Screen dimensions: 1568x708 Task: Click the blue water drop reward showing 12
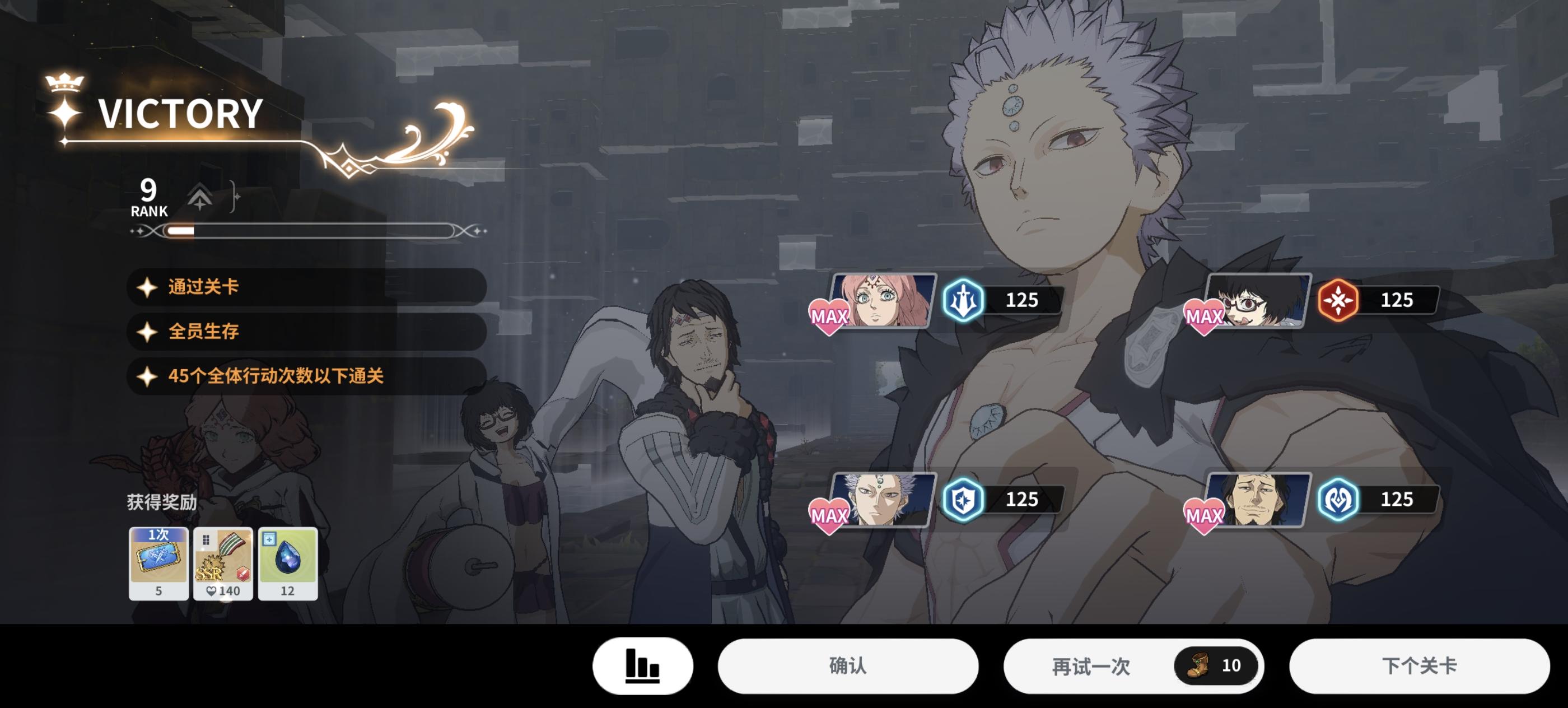click(x=287, y=563)
